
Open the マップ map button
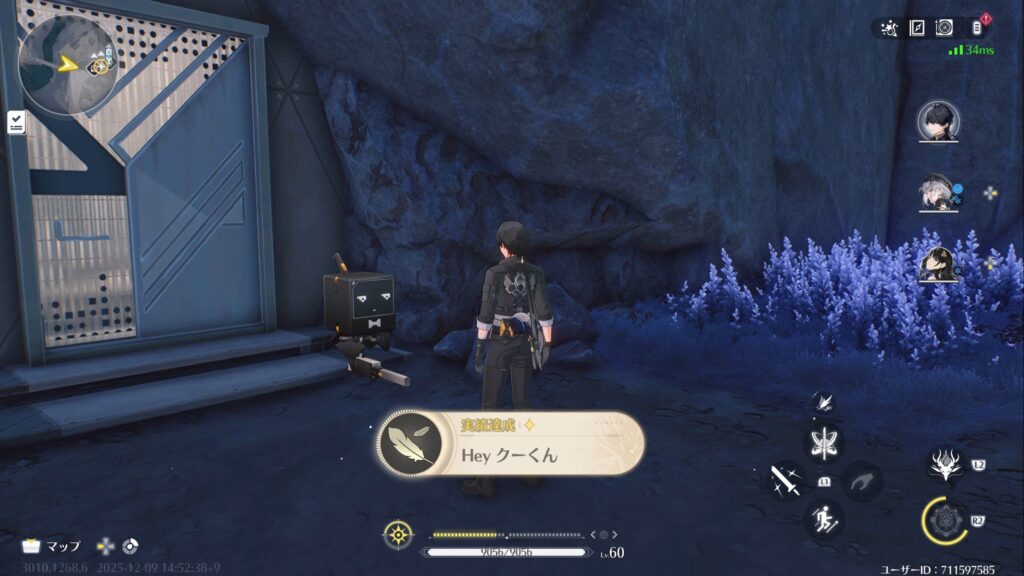(52, 546)
